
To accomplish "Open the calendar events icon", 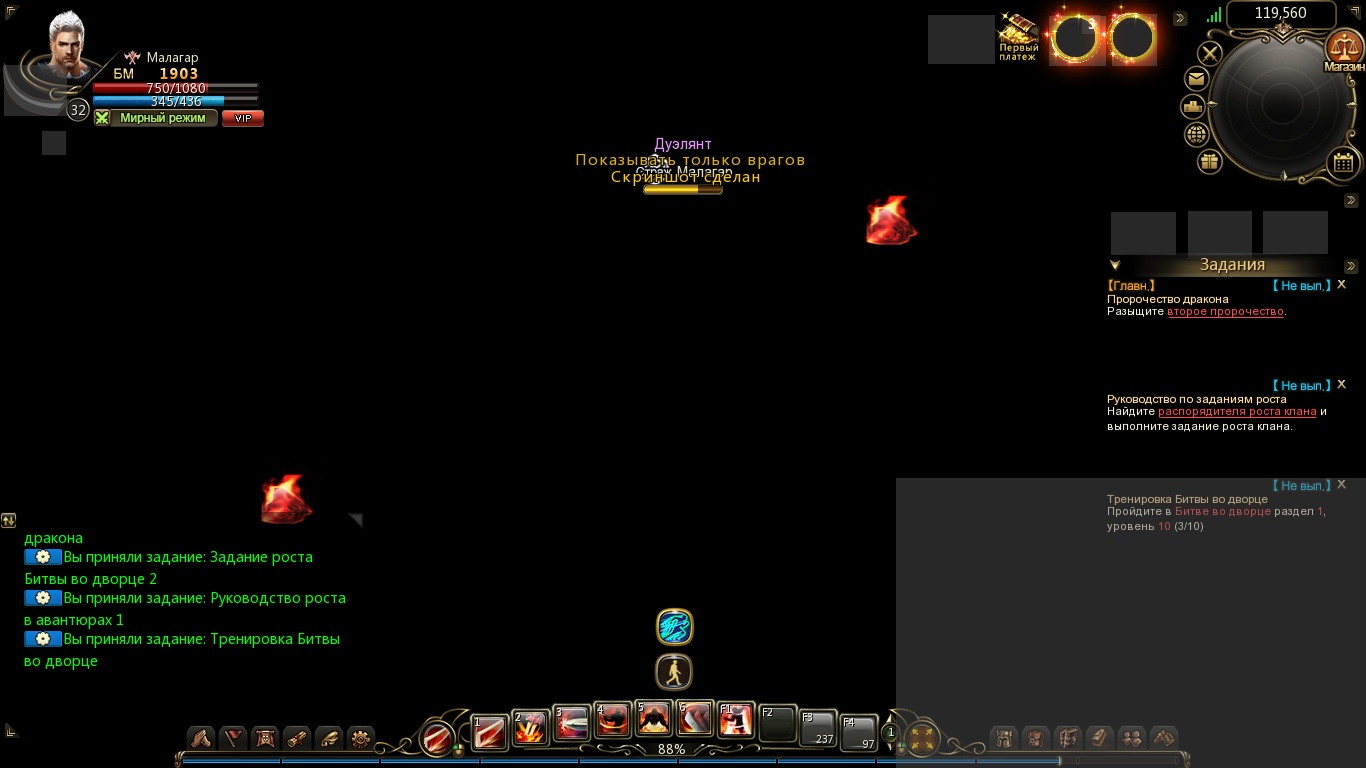I will (x=1343, y=162).
